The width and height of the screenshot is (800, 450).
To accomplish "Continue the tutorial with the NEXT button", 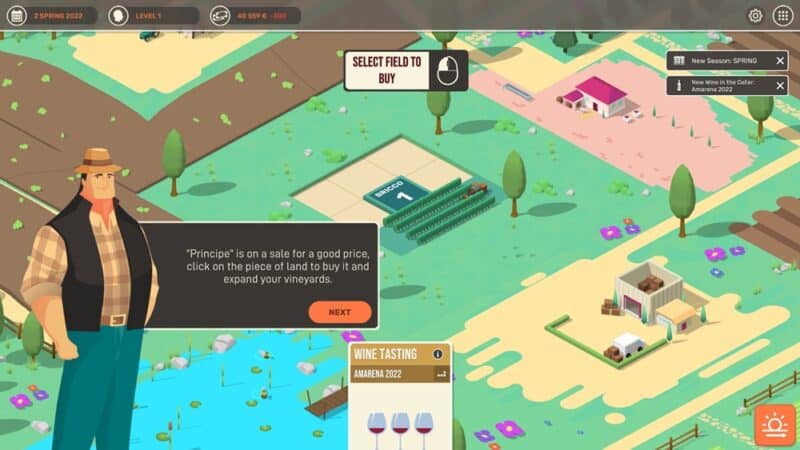I will [339, 312].
